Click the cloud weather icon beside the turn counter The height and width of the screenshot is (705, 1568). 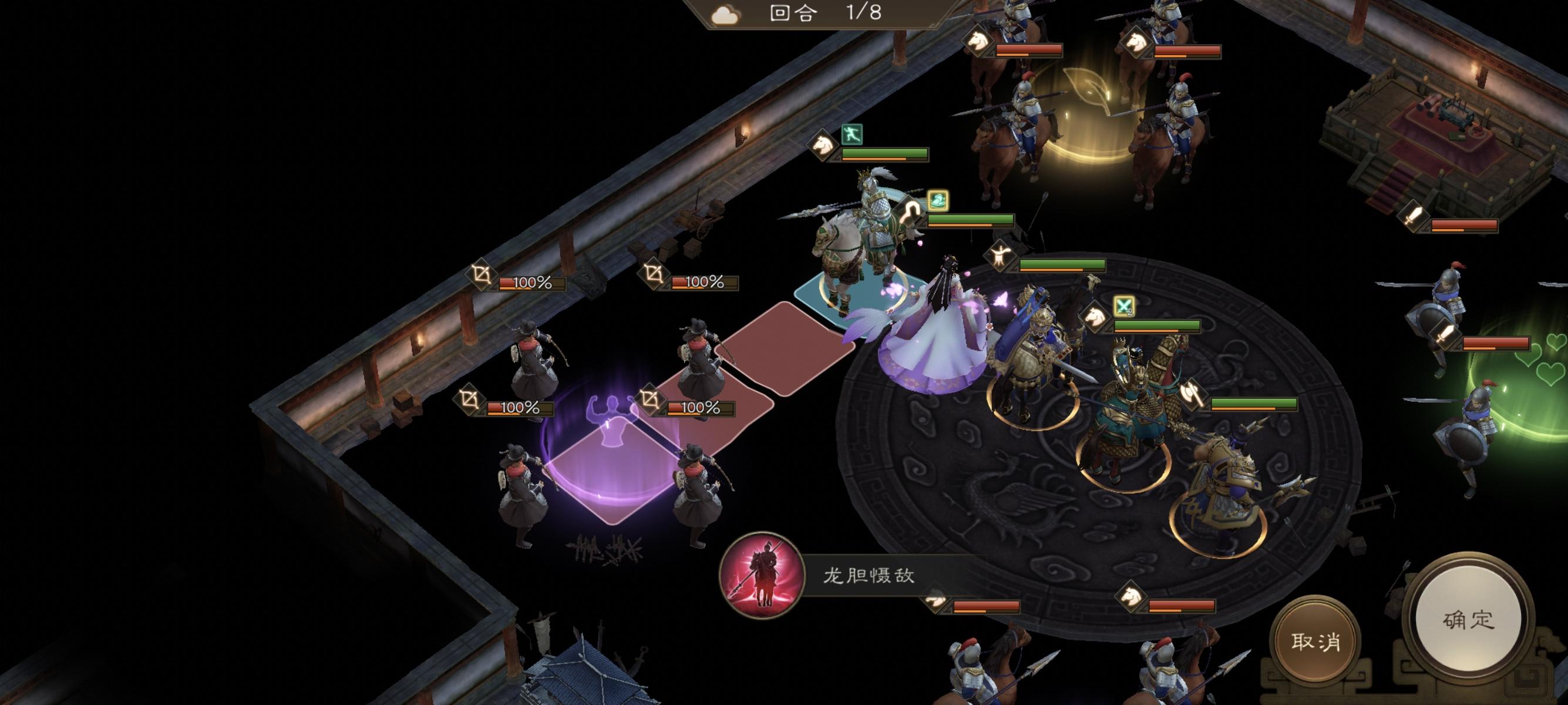click(725, 15)
